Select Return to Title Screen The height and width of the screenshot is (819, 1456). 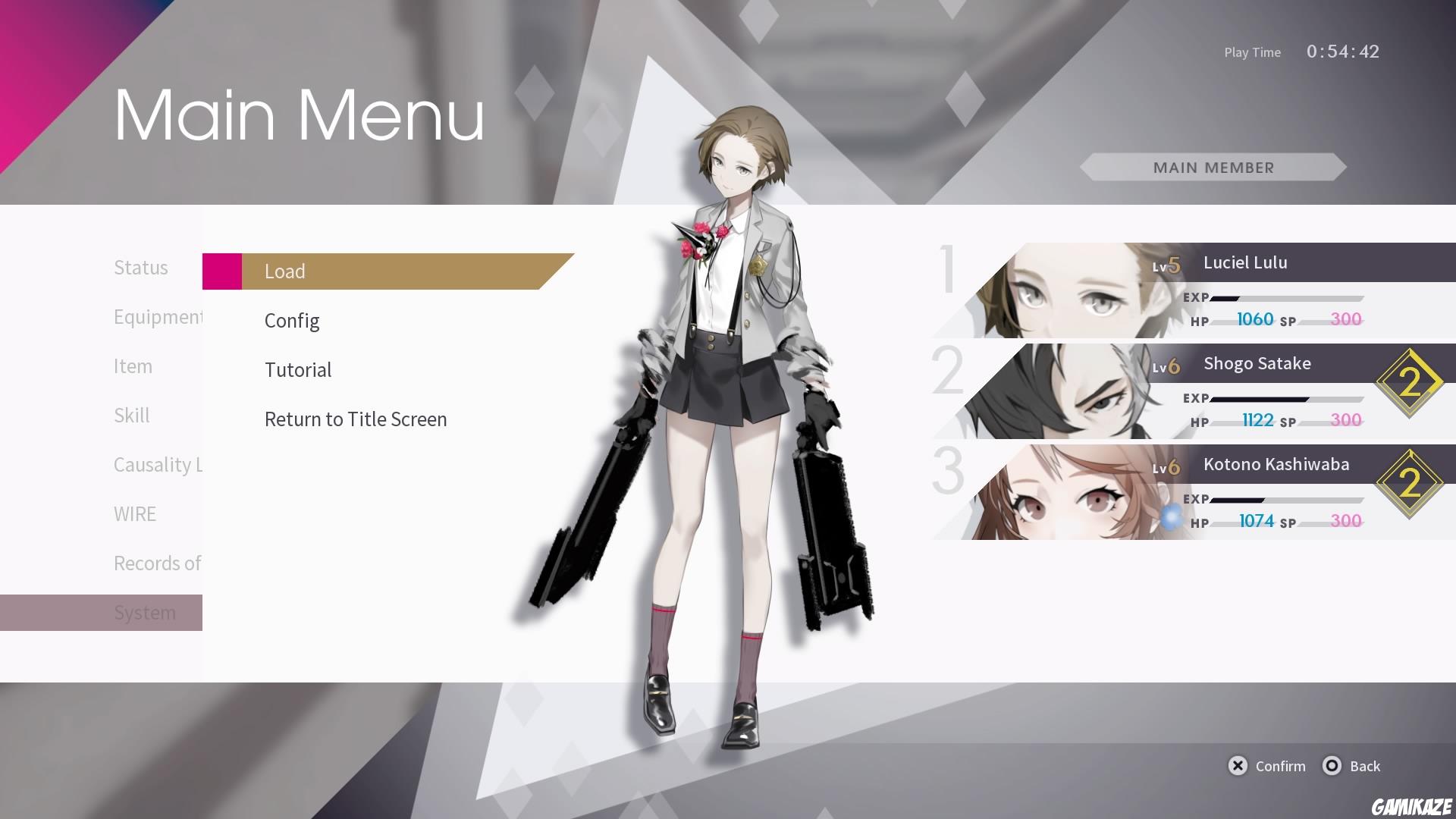[x=355, y=419]
